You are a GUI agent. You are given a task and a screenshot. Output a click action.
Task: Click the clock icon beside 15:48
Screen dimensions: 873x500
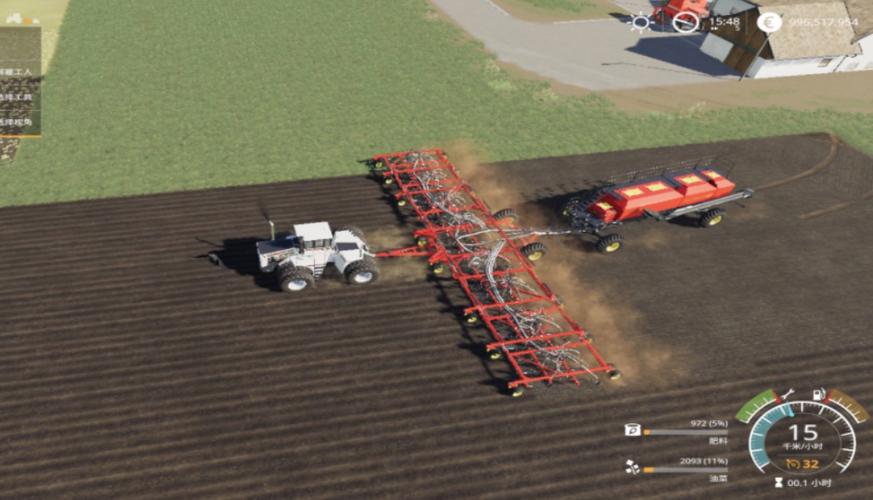tap(685, 22)
